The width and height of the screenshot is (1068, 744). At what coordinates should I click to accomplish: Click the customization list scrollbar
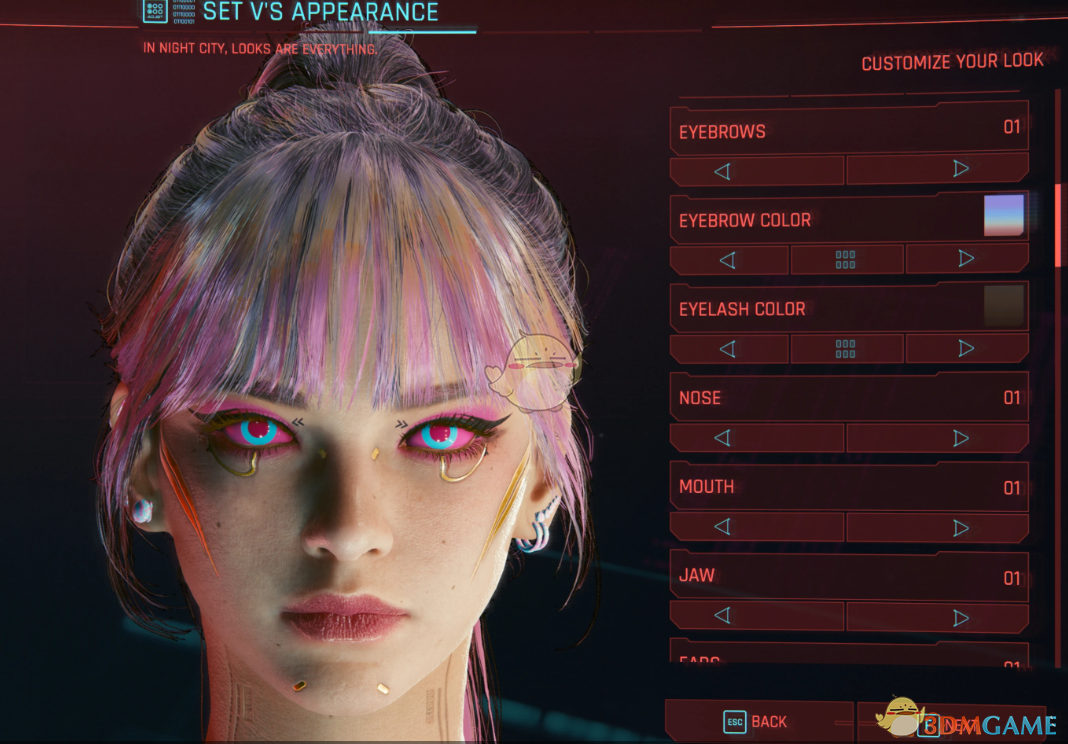pos(1058,225)
